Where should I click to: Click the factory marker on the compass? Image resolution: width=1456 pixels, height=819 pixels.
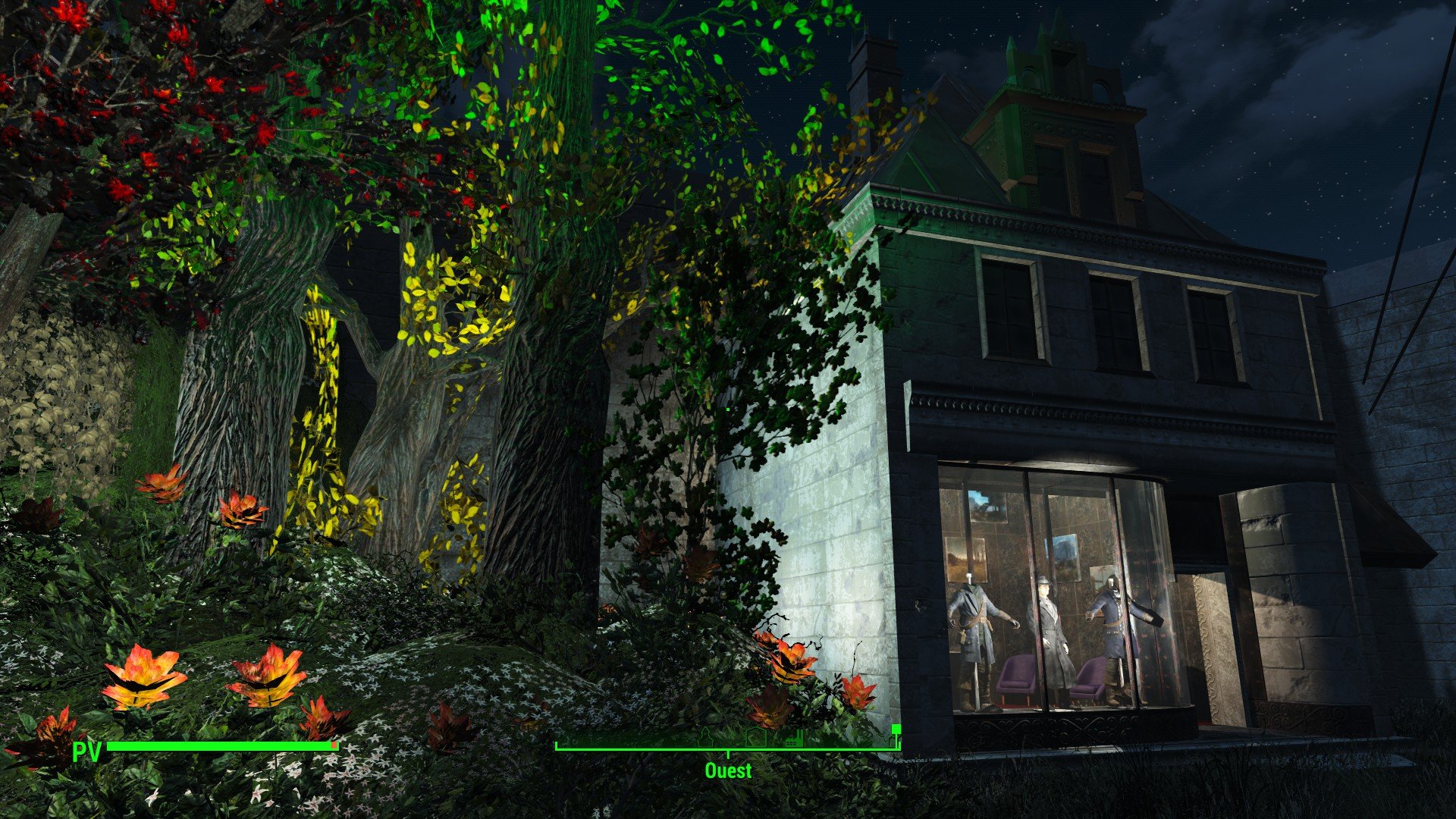coord(793,739)
